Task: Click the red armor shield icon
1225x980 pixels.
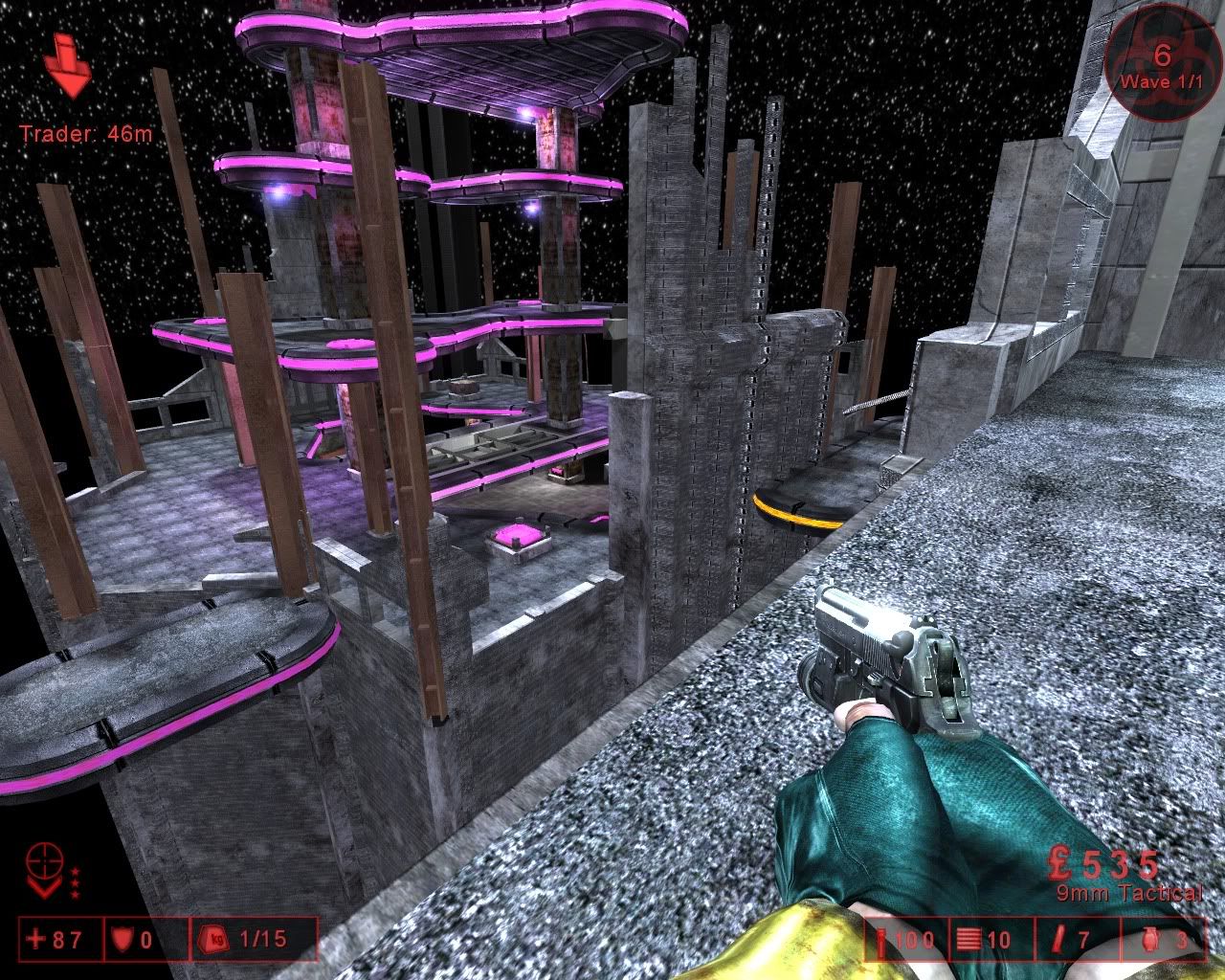Action: coord(120,939)
